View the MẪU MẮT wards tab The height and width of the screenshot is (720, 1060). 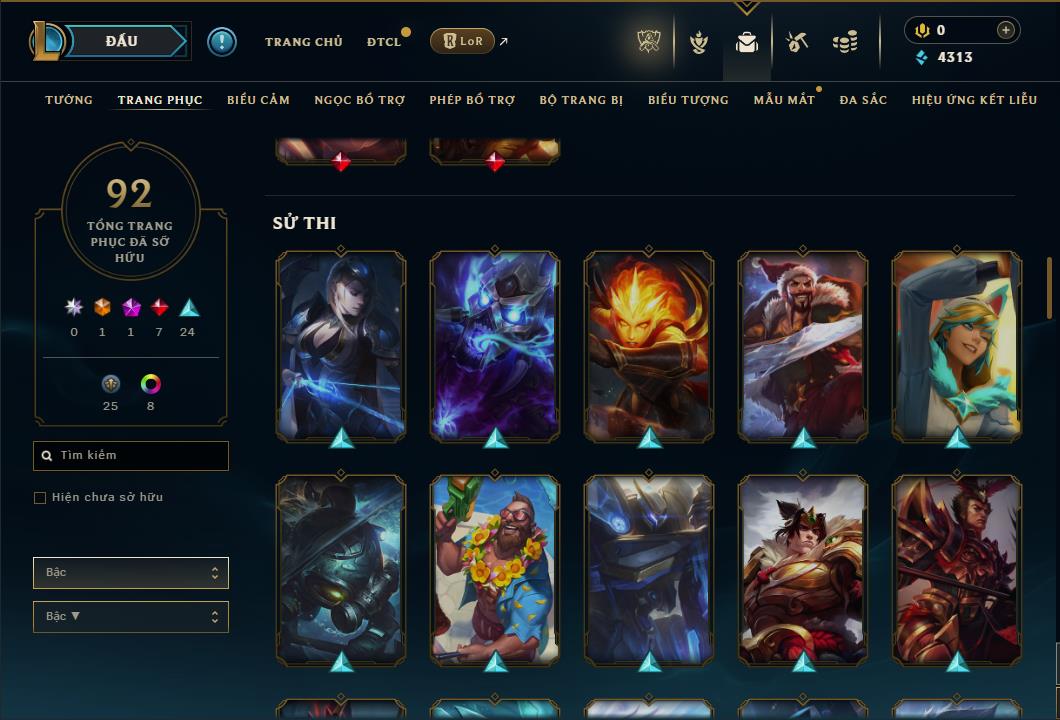[x=783, y=100]
